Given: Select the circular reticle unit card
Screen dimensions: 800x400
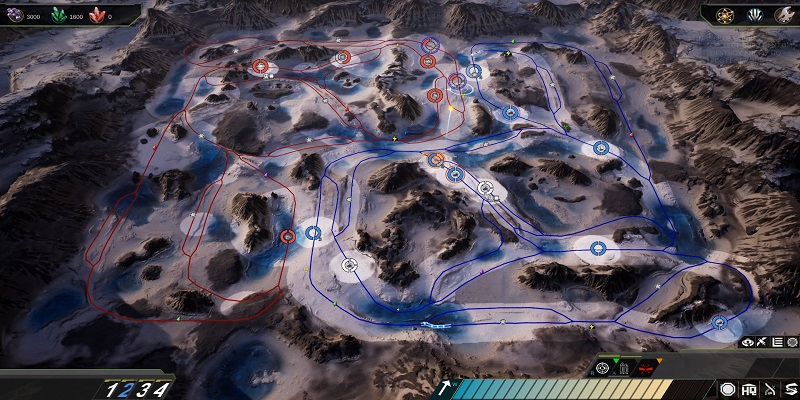Looking at the screenshot, I should pyautogui.click(x=603, y=368).
